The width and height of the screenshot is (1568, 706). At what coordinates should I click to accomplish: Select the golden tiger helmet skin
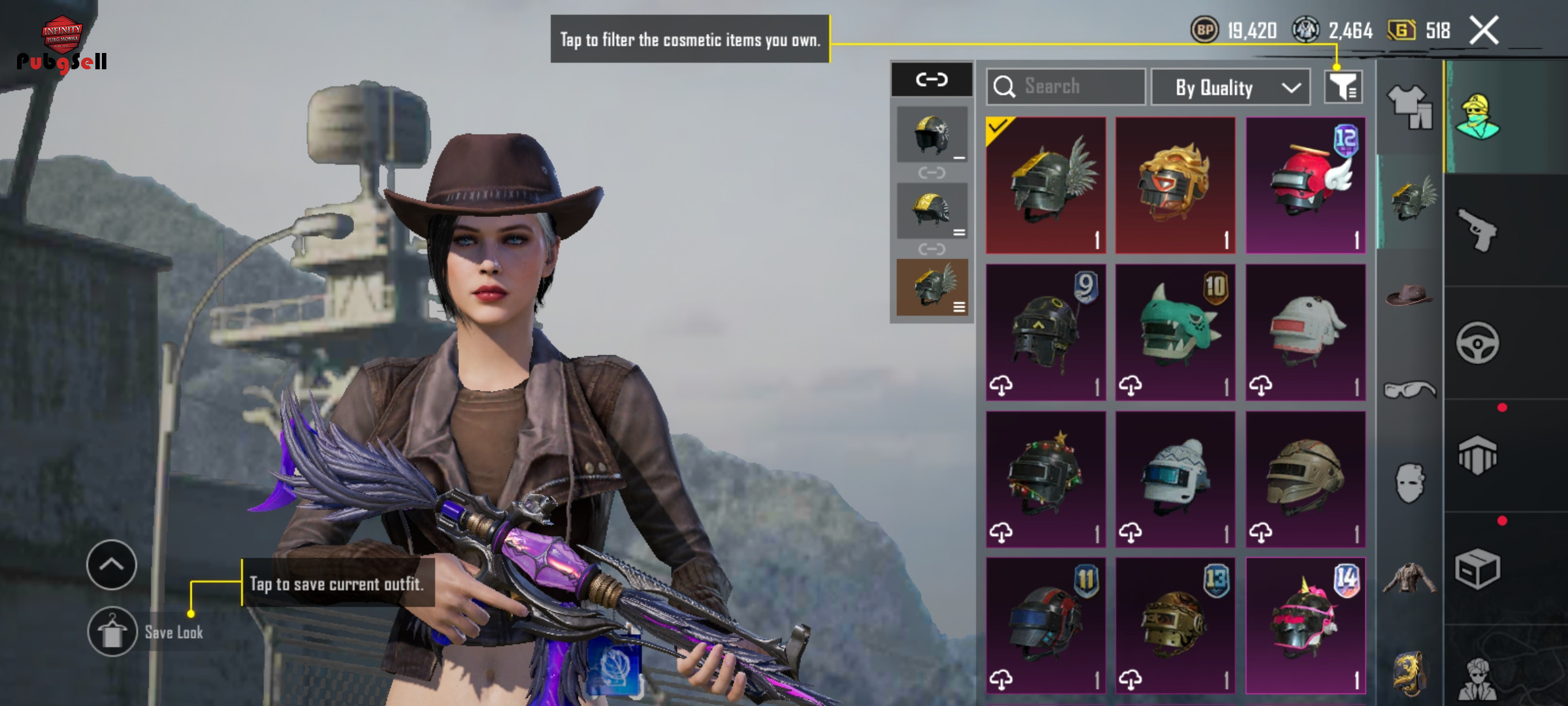coord(1175,185)
